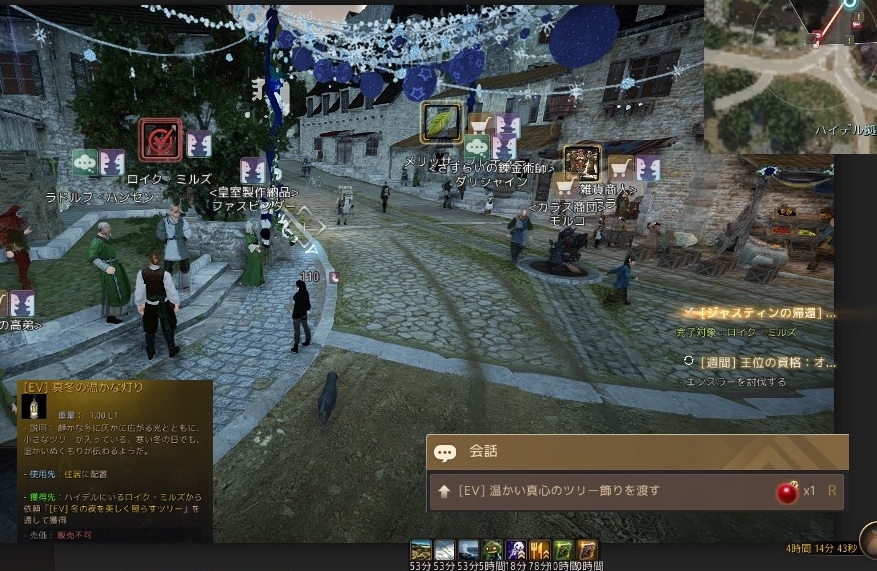
Task: Click the fork and knife food buff icon
Action: [540, 550]
